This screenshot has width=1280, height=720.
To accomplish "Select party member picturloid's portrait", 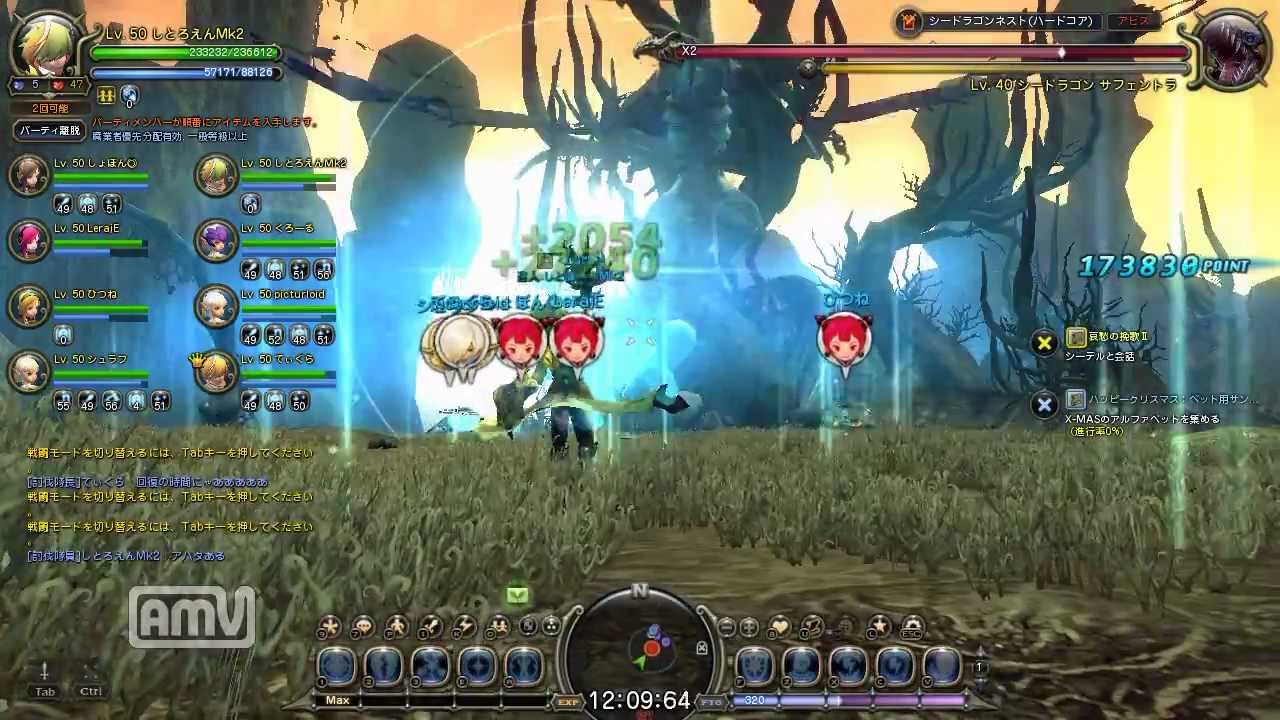I will tap(215, 306).
